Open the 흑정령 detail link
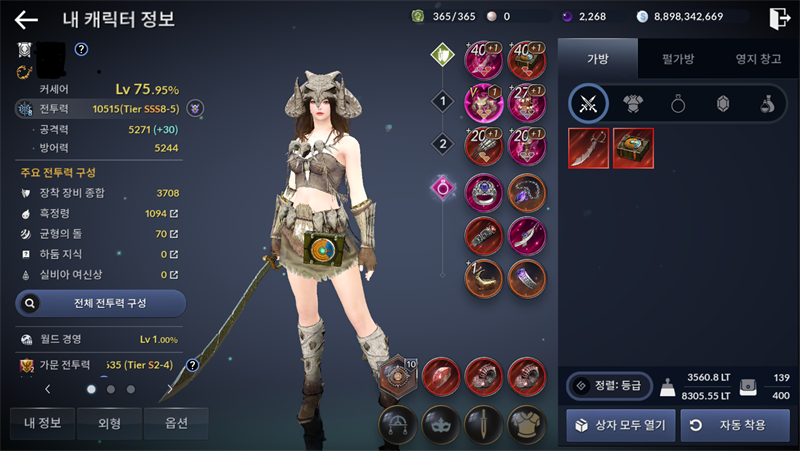800x451 pixels. coord(175,214)
